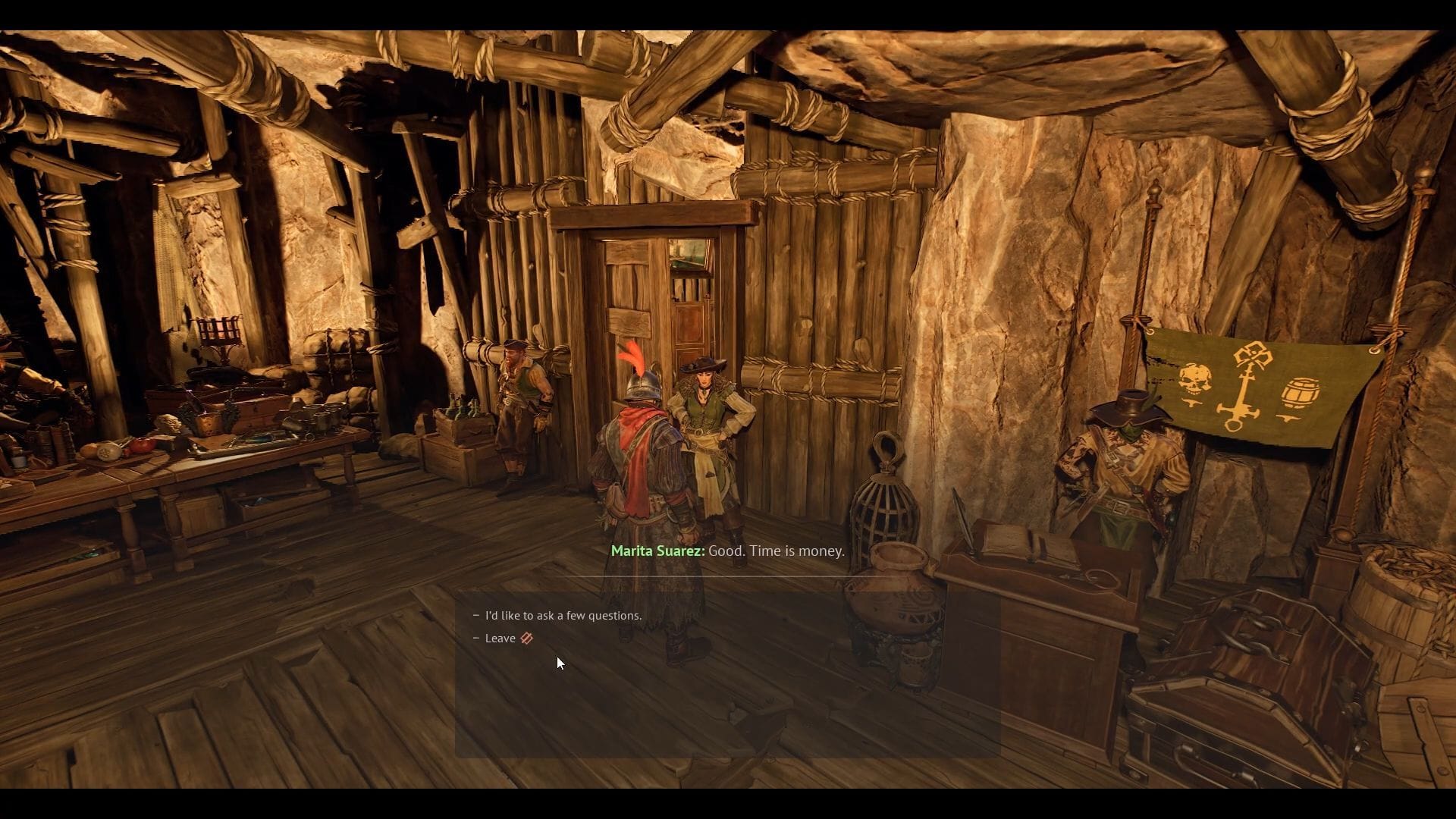Click the dialogue text "Good. Time is money."
Viewport: 1456px width, 819px height.
click(776, 551)
